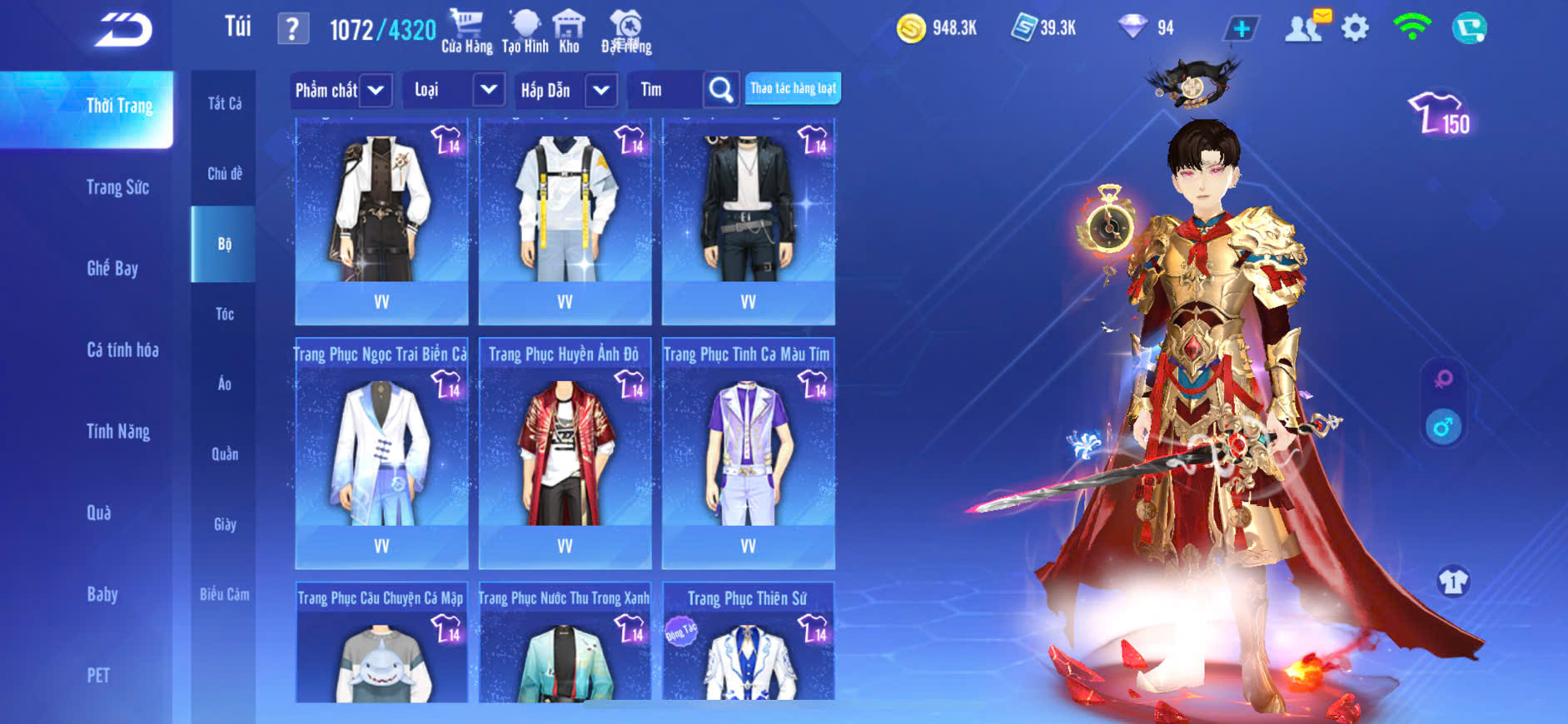The width and height of the screenshot is (1568, 724).
Task: Select the Tất Cả subcategory
Action: tap(224, 103)
